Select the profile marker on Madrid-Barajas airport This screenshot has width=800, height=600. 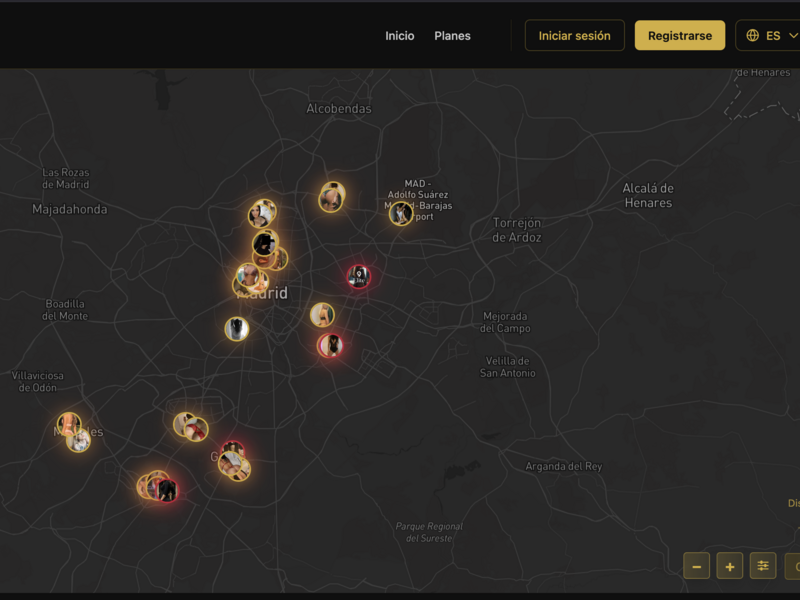click(x=401, y=214)
